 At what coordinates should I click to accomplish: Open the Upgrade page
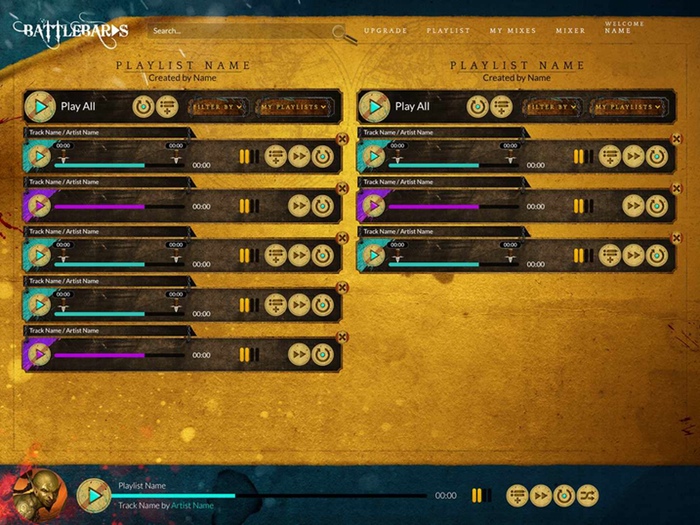point(385,31)
